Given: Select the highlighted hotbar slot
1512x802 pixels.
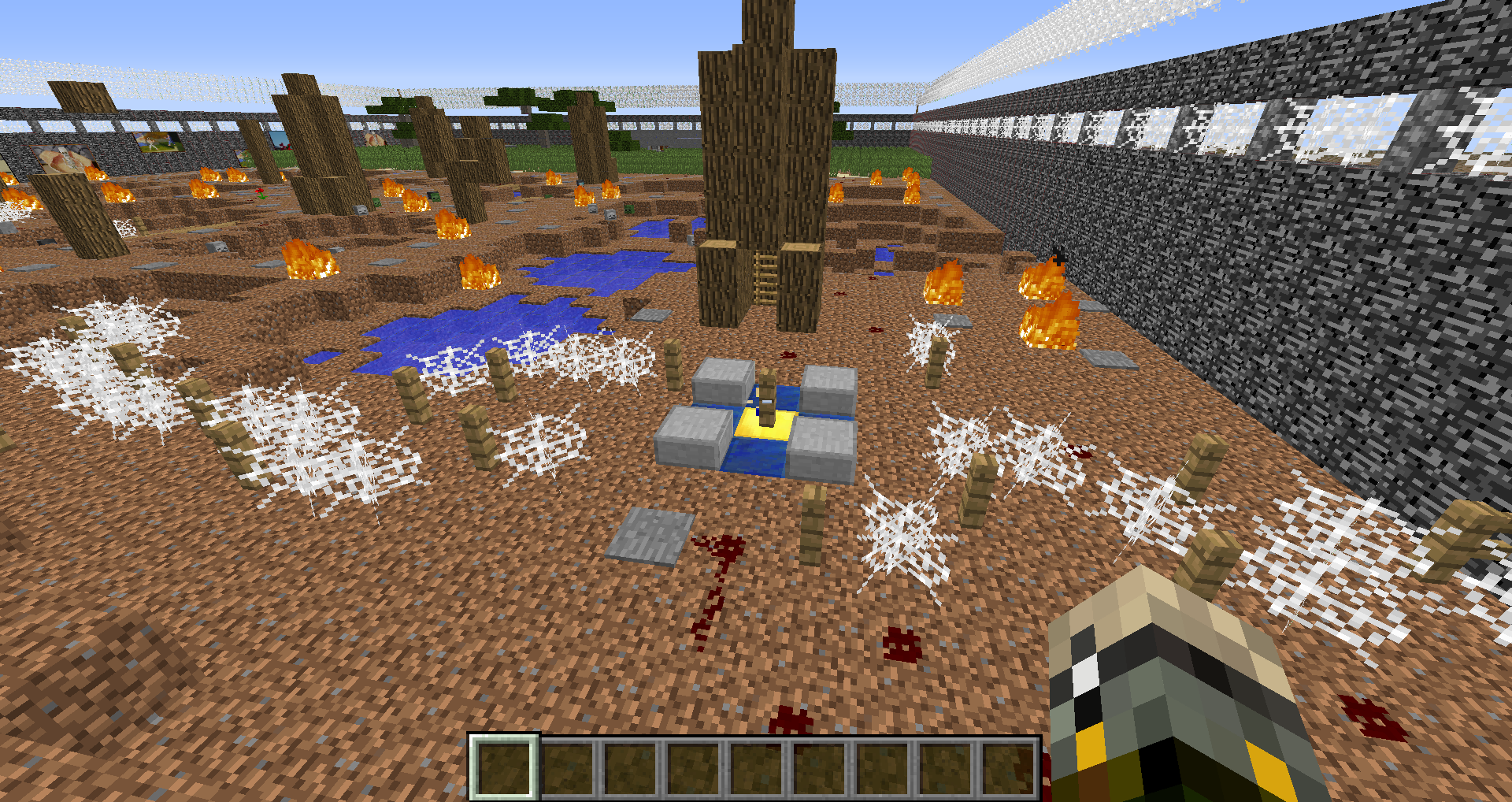Looking at the screenshot, I should (x=504, y=767).
